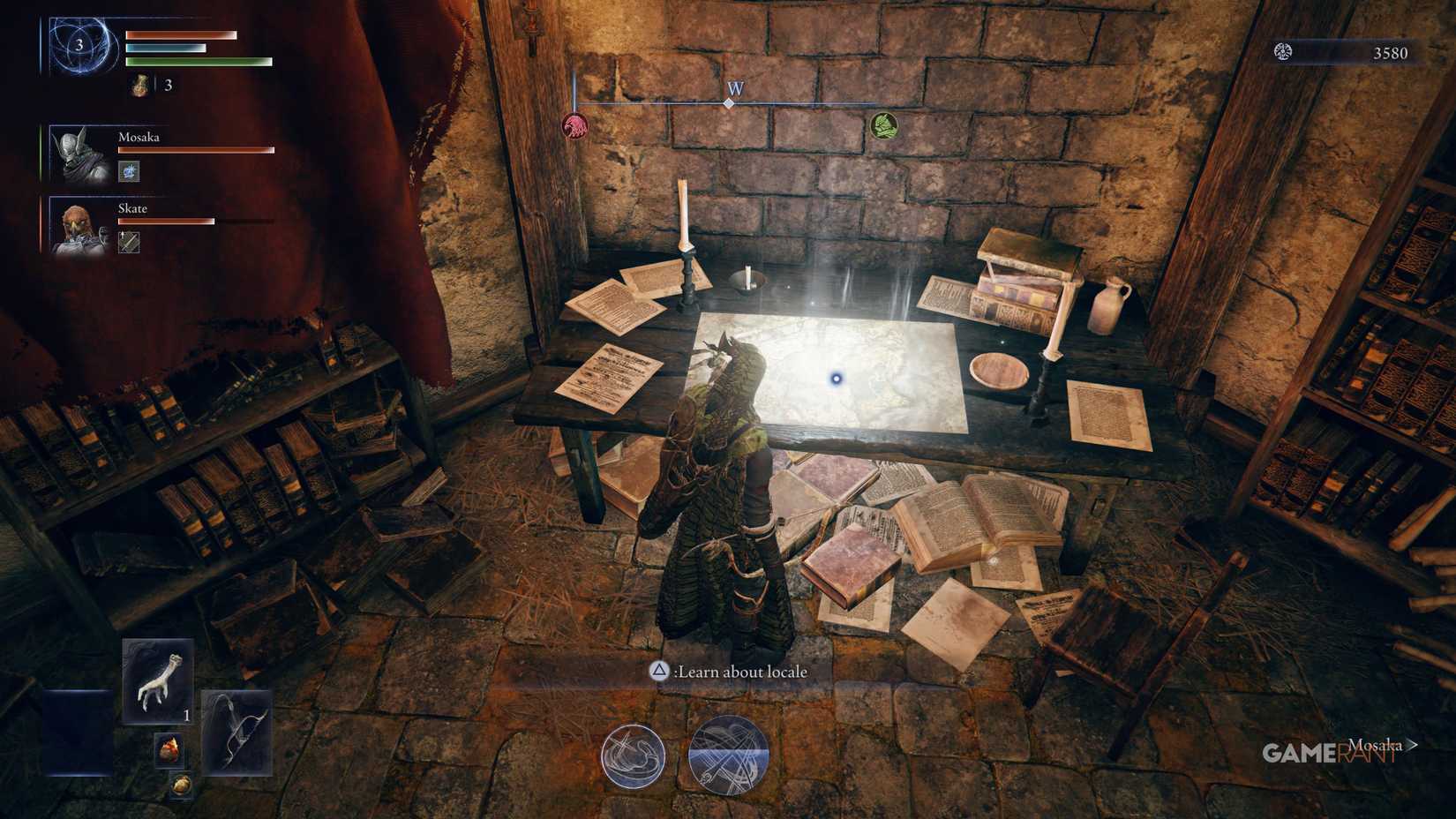Toggle the Triangle button prompt circle

(x=657, y=672)
